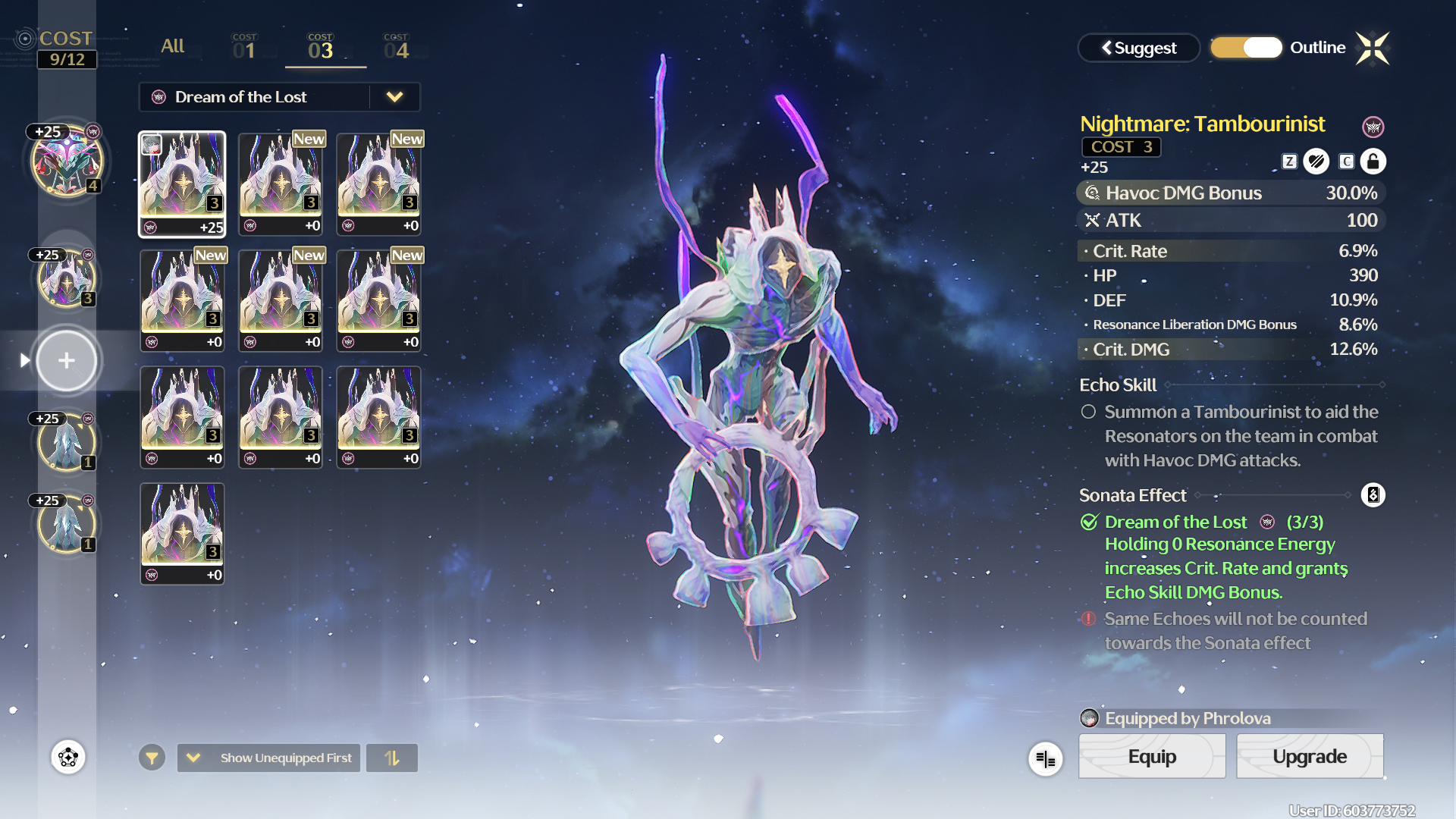Open the Suggest panel
This screenshot has height=819, width=1456.
click(1138, 48)
